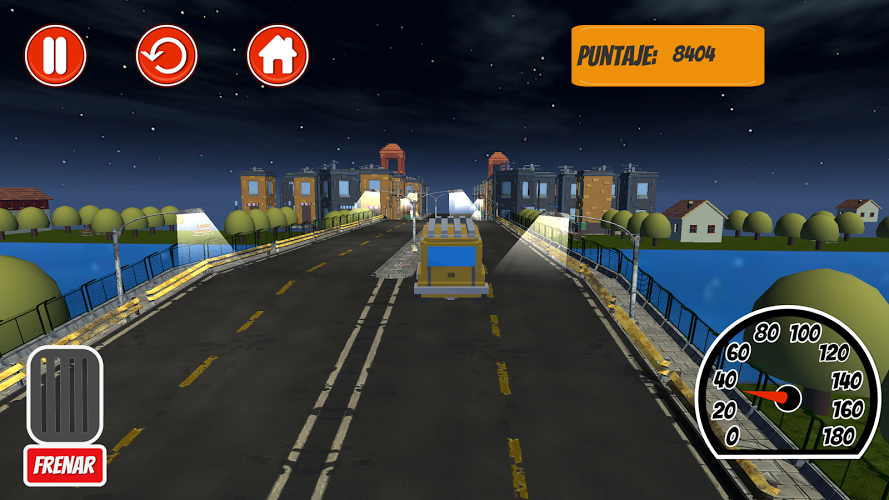The image size is (889, 500).
Task: Step on the black brake pedal
Action: 65,395
